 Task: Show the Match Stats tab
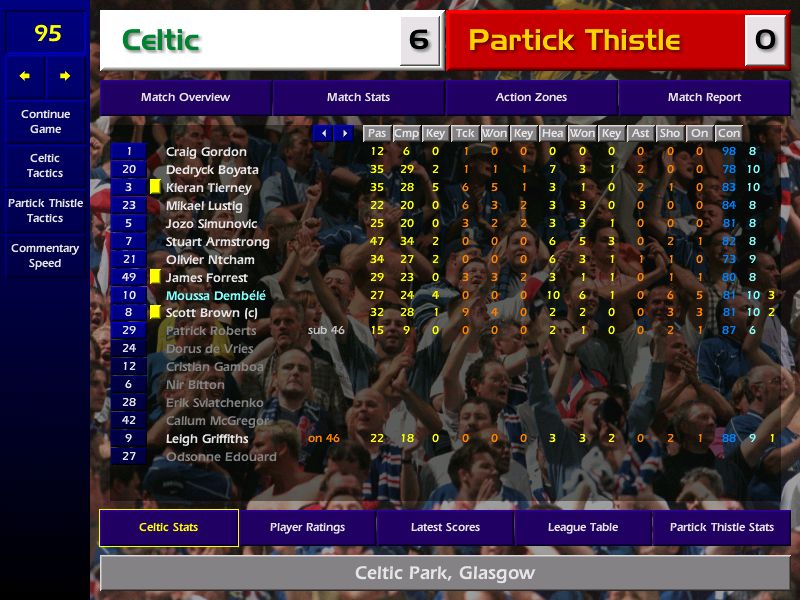pos(358,98)
